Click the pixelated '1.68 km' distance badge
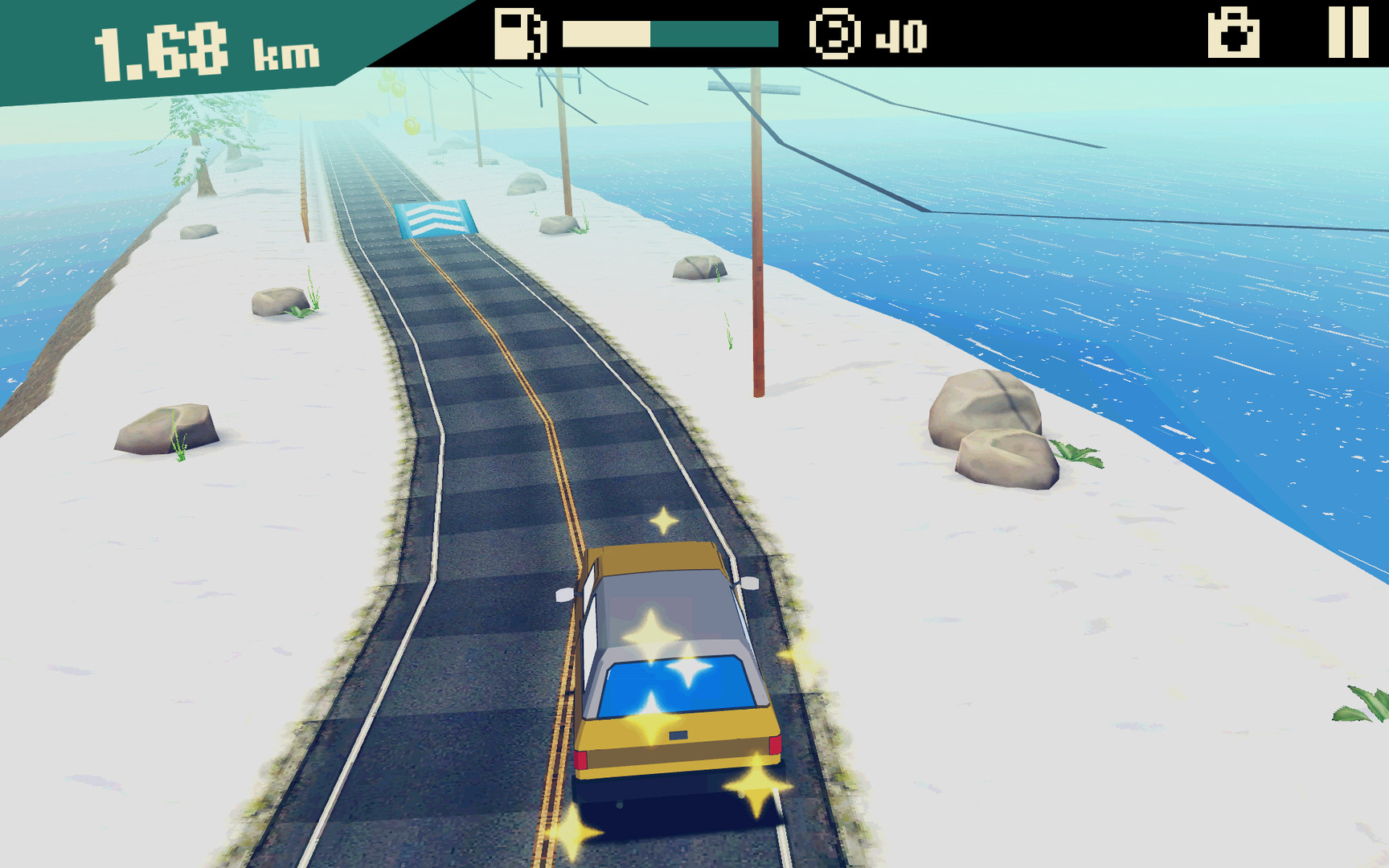Image resolution: width=1389 pixels, height=868 pixels. click(x=201, y=48)
